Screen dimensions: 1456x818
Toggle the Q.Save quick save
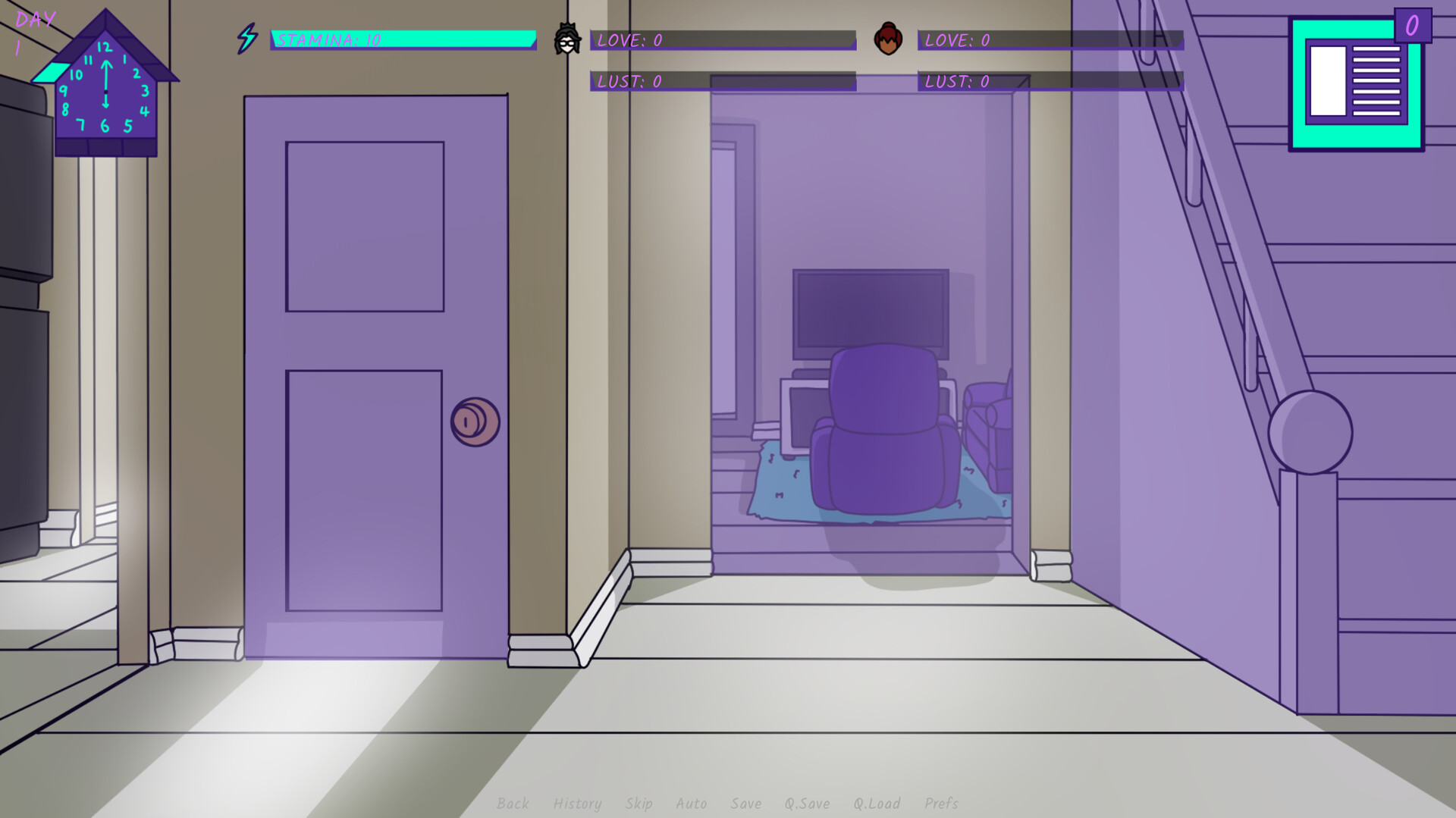pyautogui.click(x=808, y=804)
